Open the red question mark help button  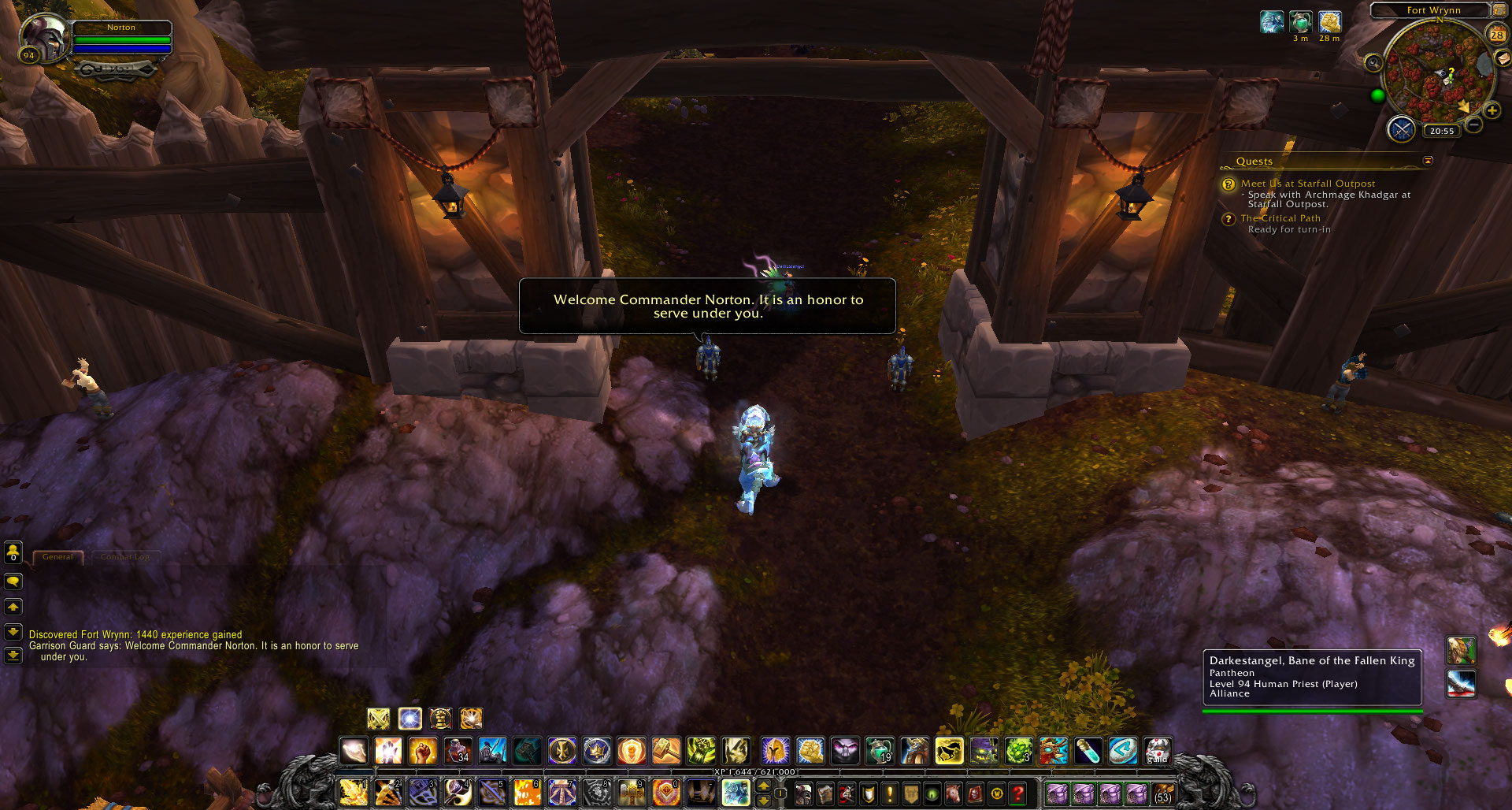coord(1017,793)
